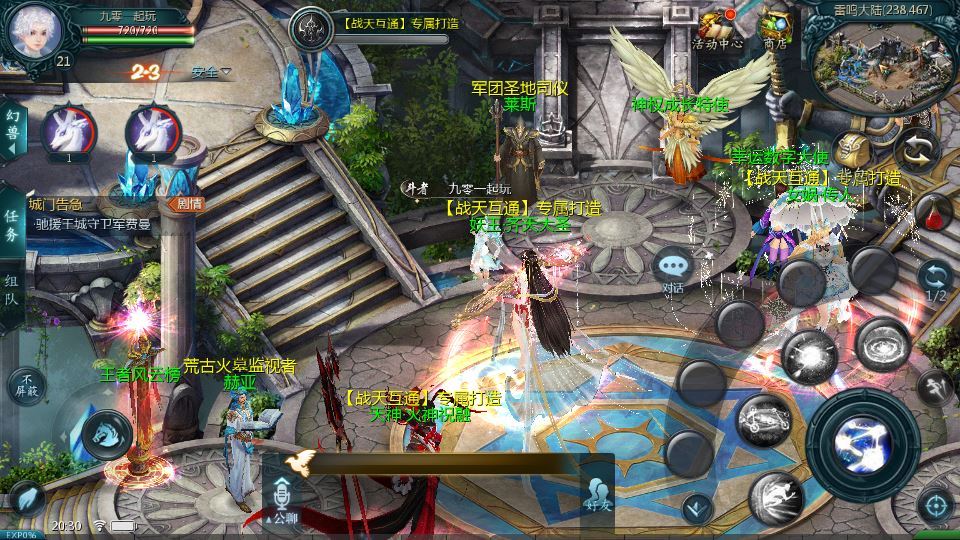Open the 活动中心 activity center
This screenshot has height=540, width=960.
(717, 28)
